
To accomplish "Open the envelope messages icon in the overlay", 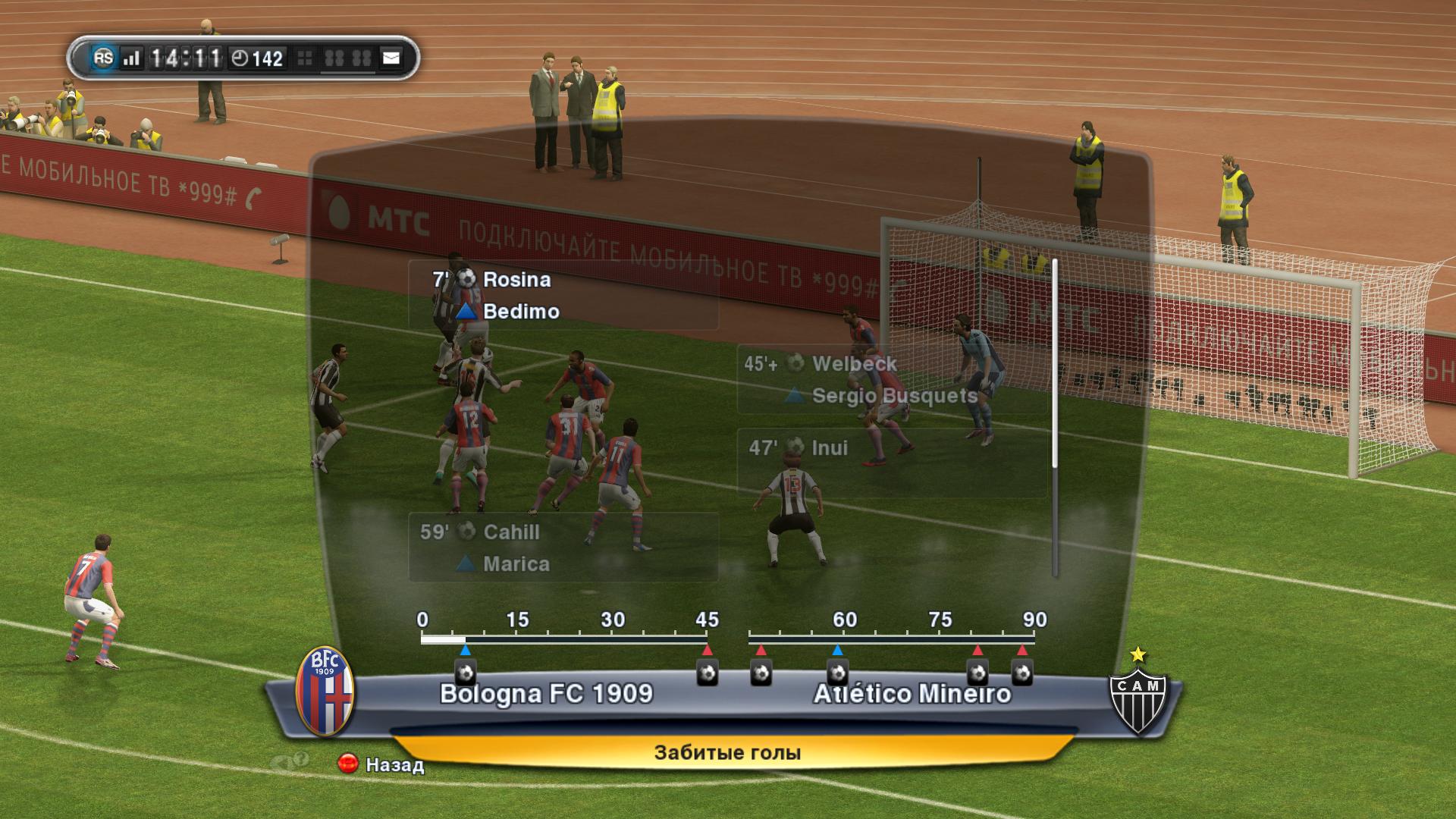I will click(391, 58).
